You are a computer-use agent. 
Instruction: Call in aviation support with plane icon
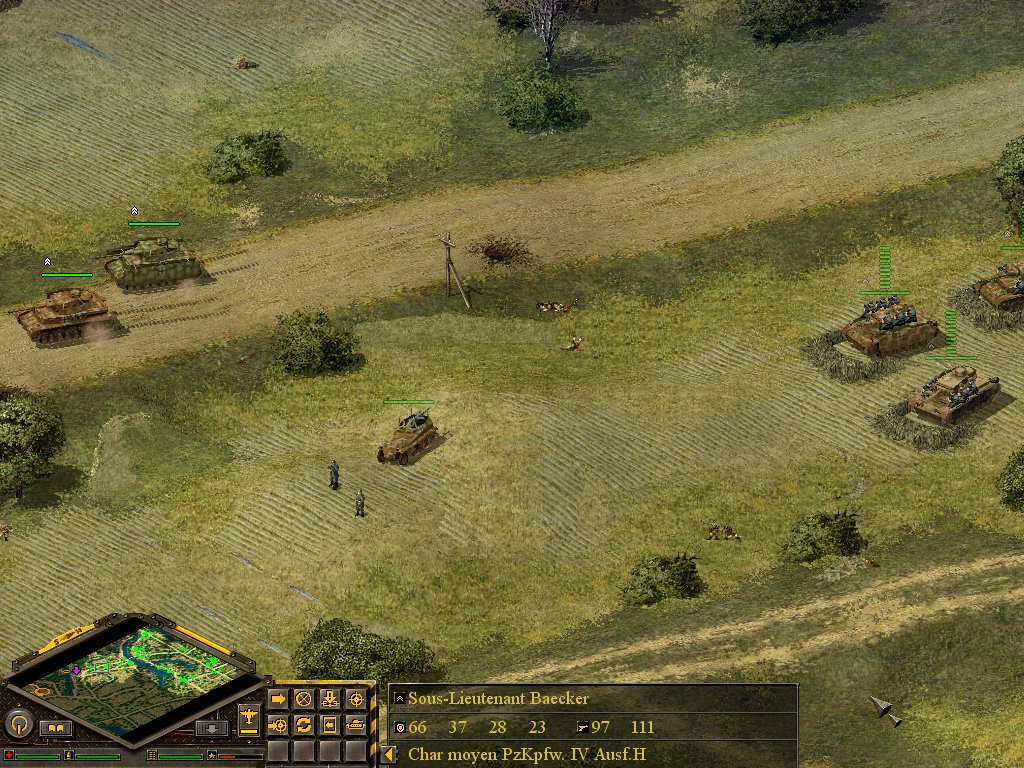point(249,717)
